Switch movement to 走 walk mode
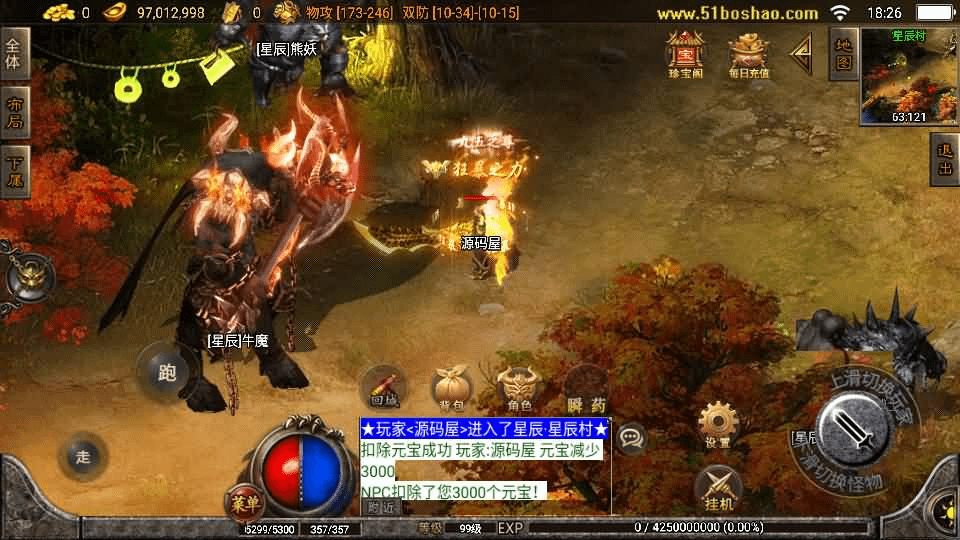Image resolution: width=960 pixels, height=540 pixels. tap(83, 457)
